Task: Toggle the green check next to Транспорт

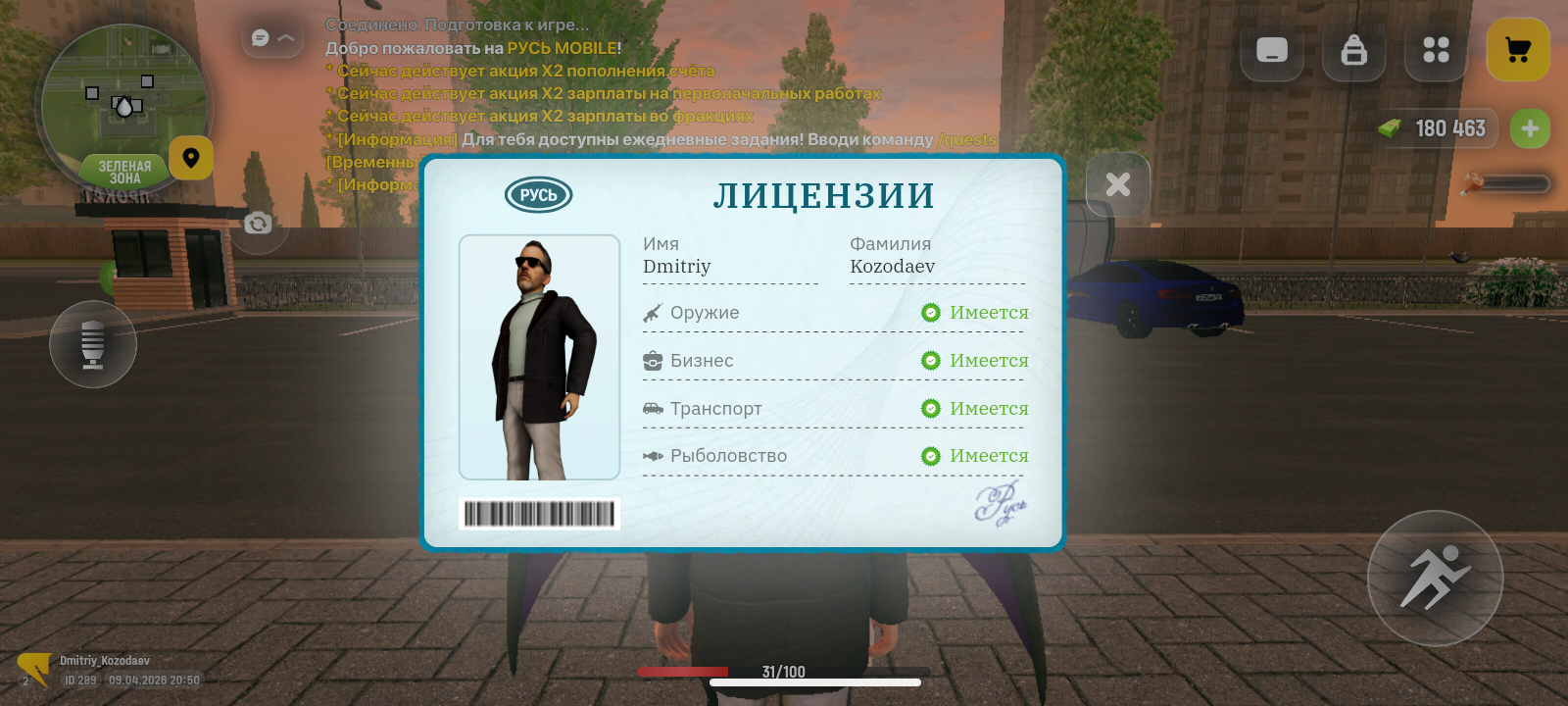Action: (930, 408)
